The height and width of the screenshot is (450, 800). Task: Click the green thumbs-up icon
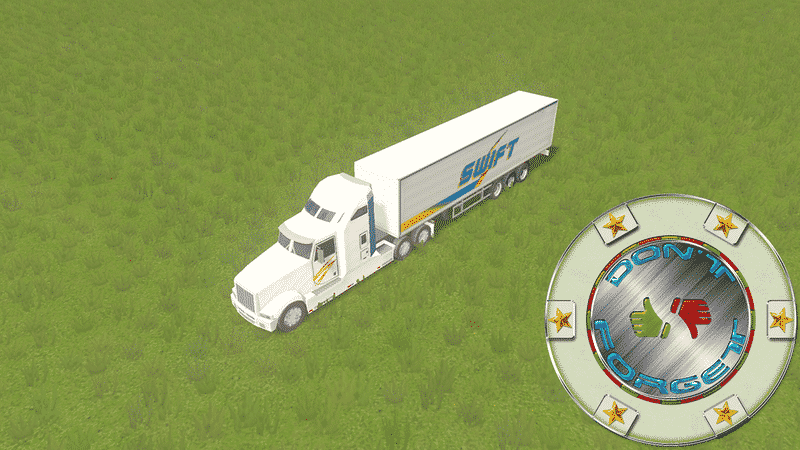pyautogui.click(x=649, y=318)
